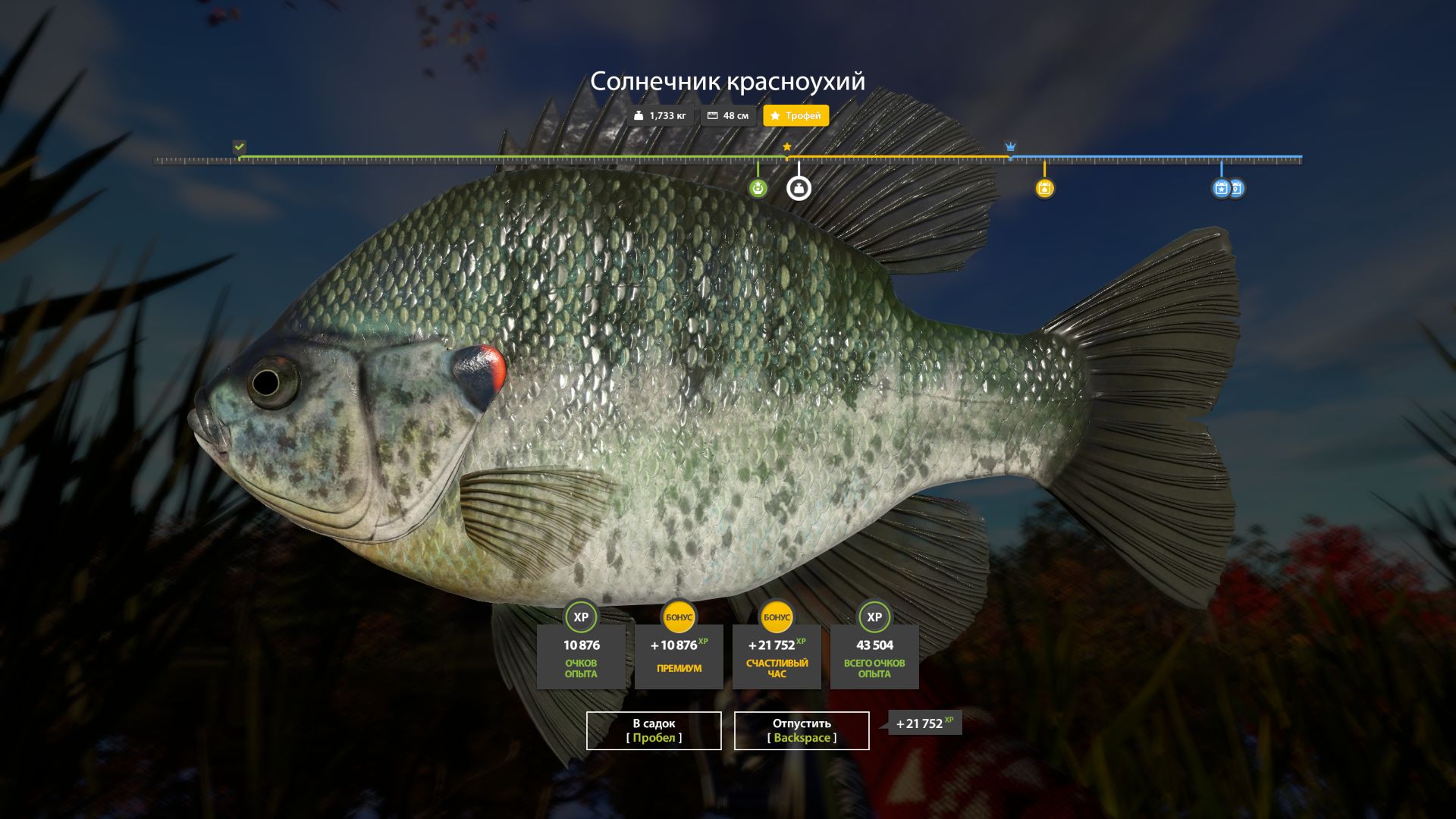Click the white fish-weight marker icon
The image size is (1456, 819).
tap(798, 189)
